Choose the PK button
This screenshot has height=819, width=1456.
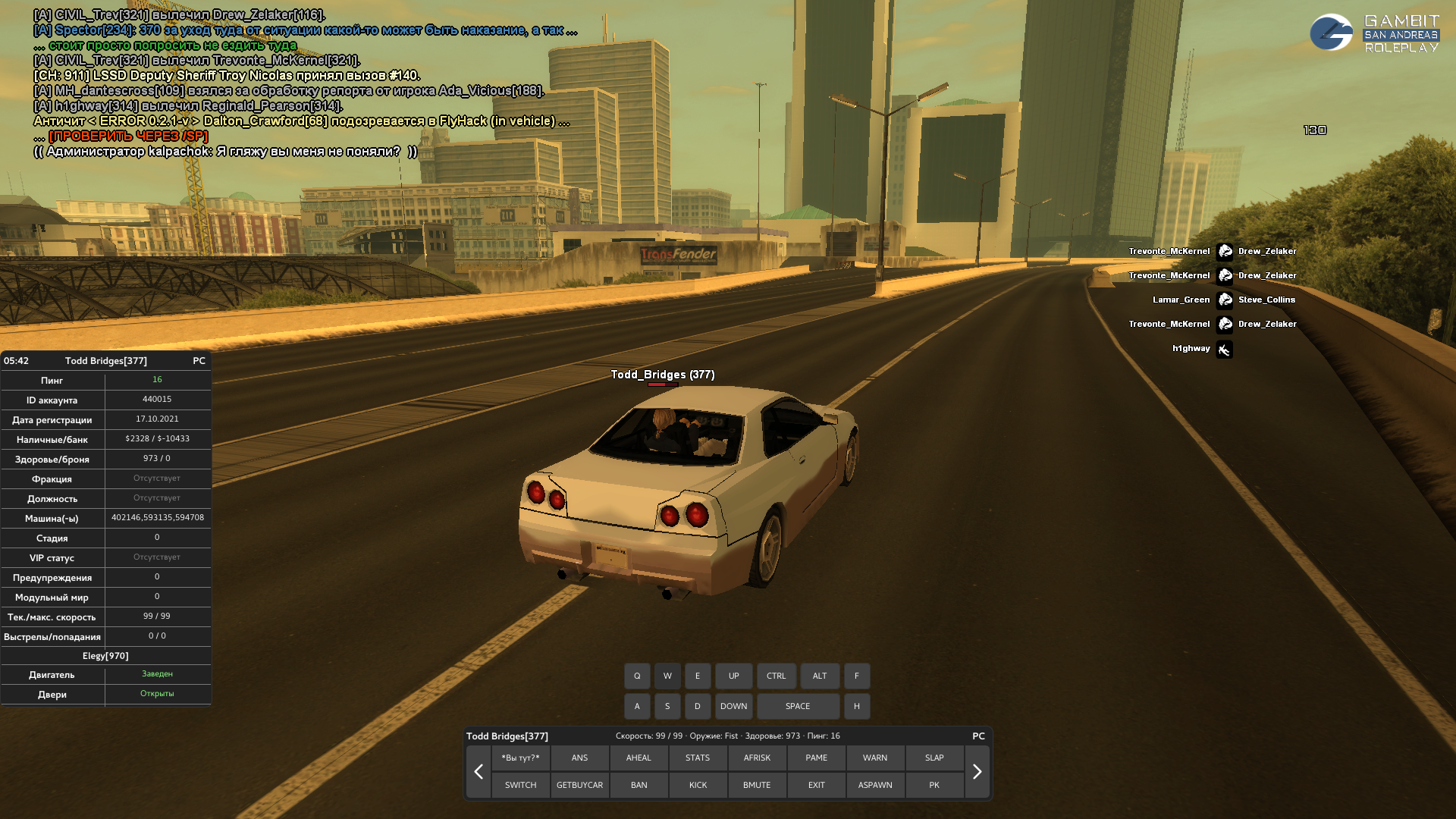click(934, 785)
